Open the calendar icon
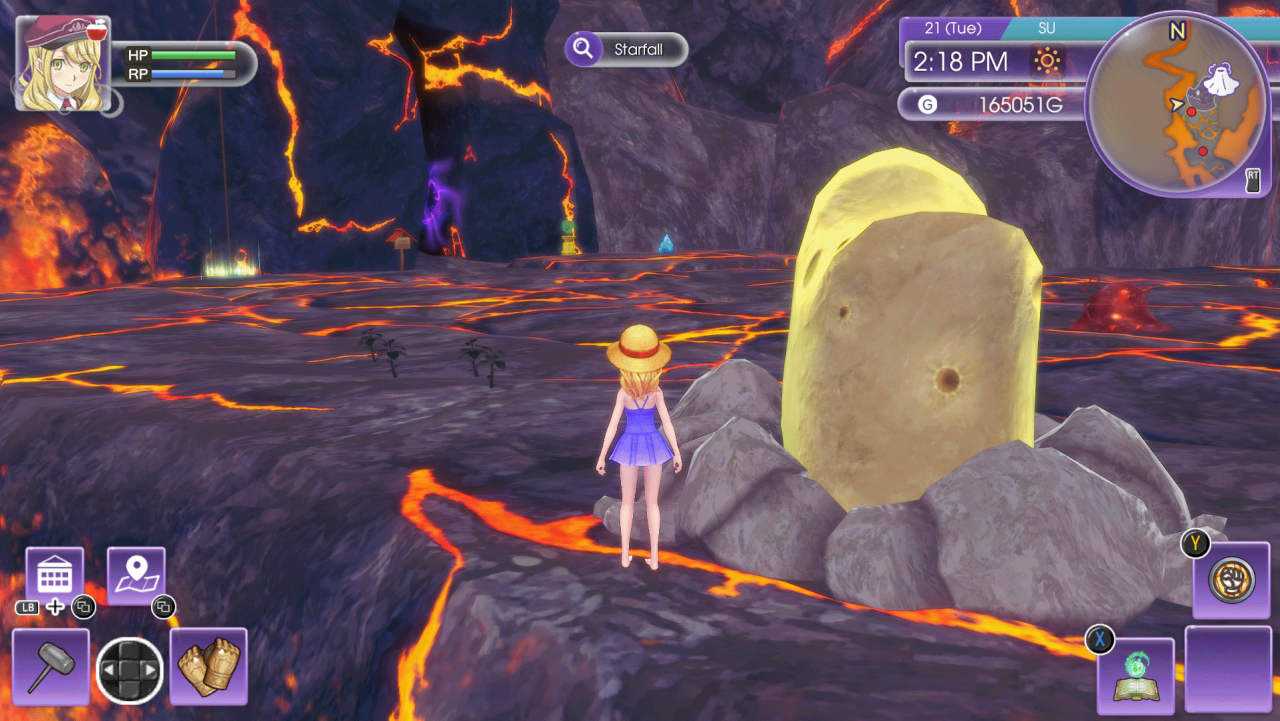1280x721 pixels. tap(54, 576)
